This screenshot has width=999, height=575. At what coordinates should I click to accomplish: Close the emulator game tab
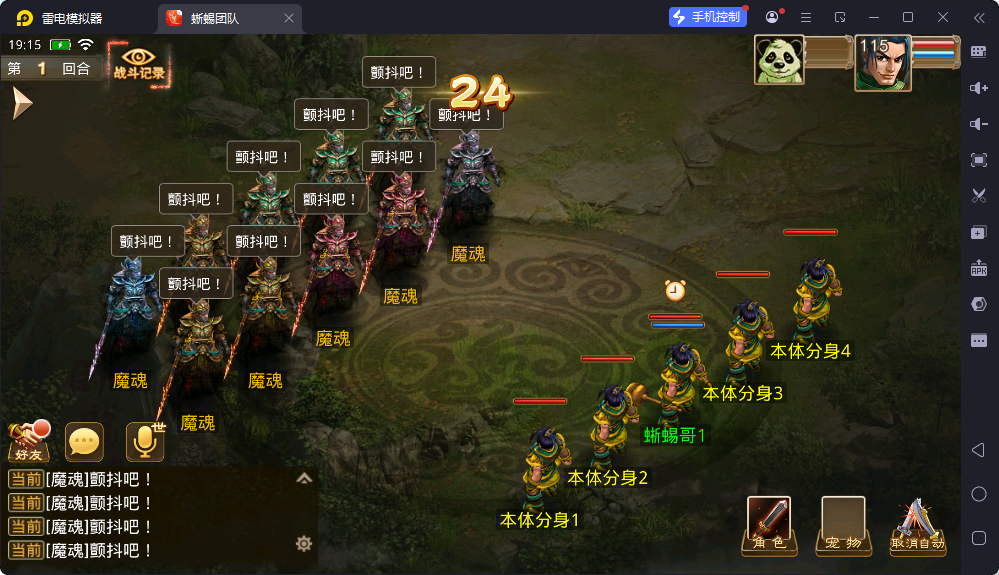(289, 18)
